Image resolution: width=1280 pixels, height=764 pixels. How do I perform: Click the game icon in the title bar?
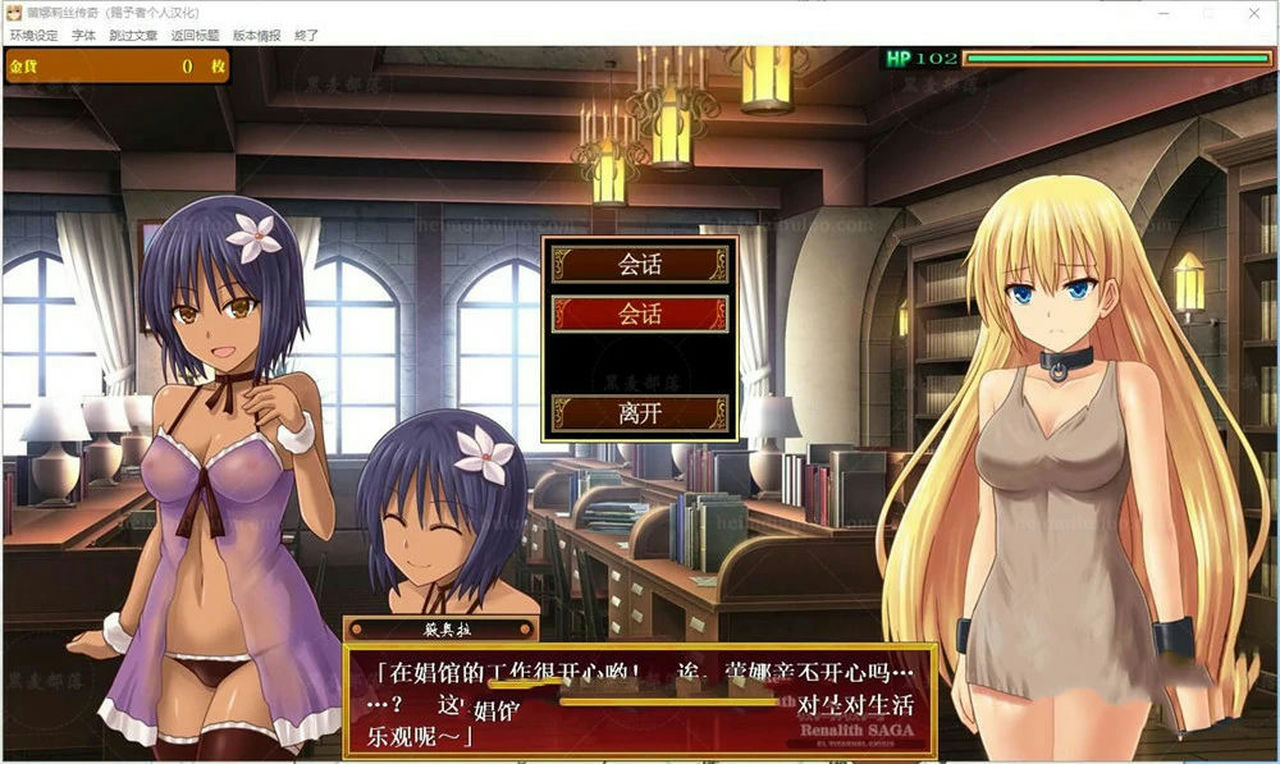(x=12, y=12)
